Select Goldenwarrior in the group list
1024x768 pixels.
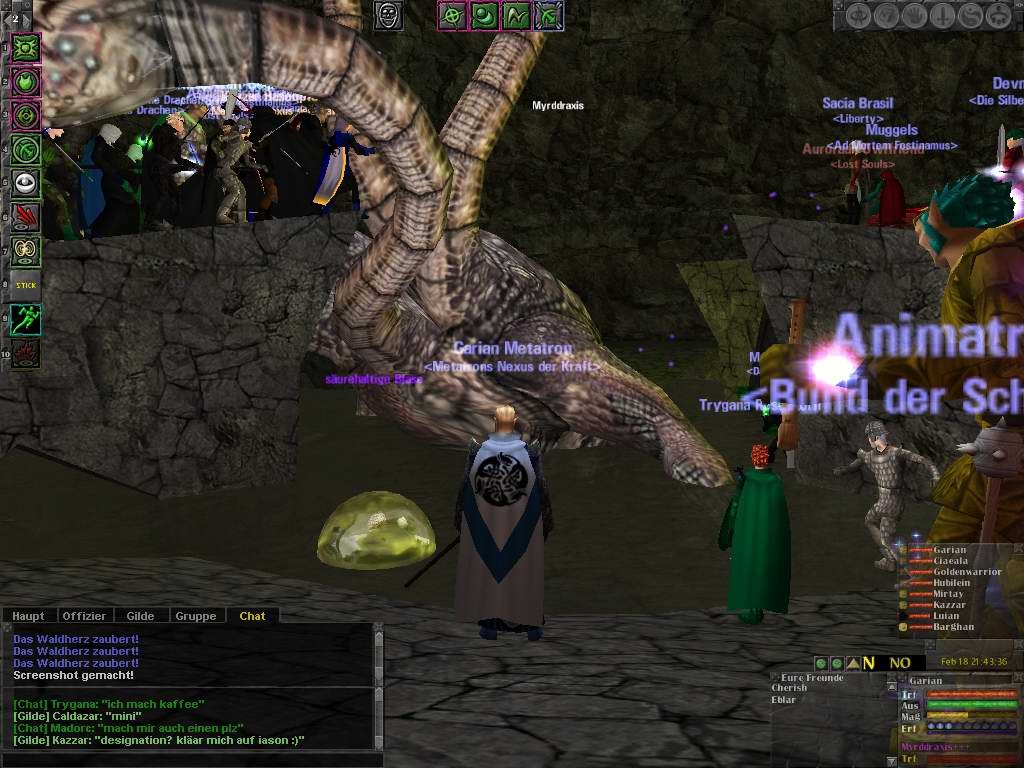(967, 572)
